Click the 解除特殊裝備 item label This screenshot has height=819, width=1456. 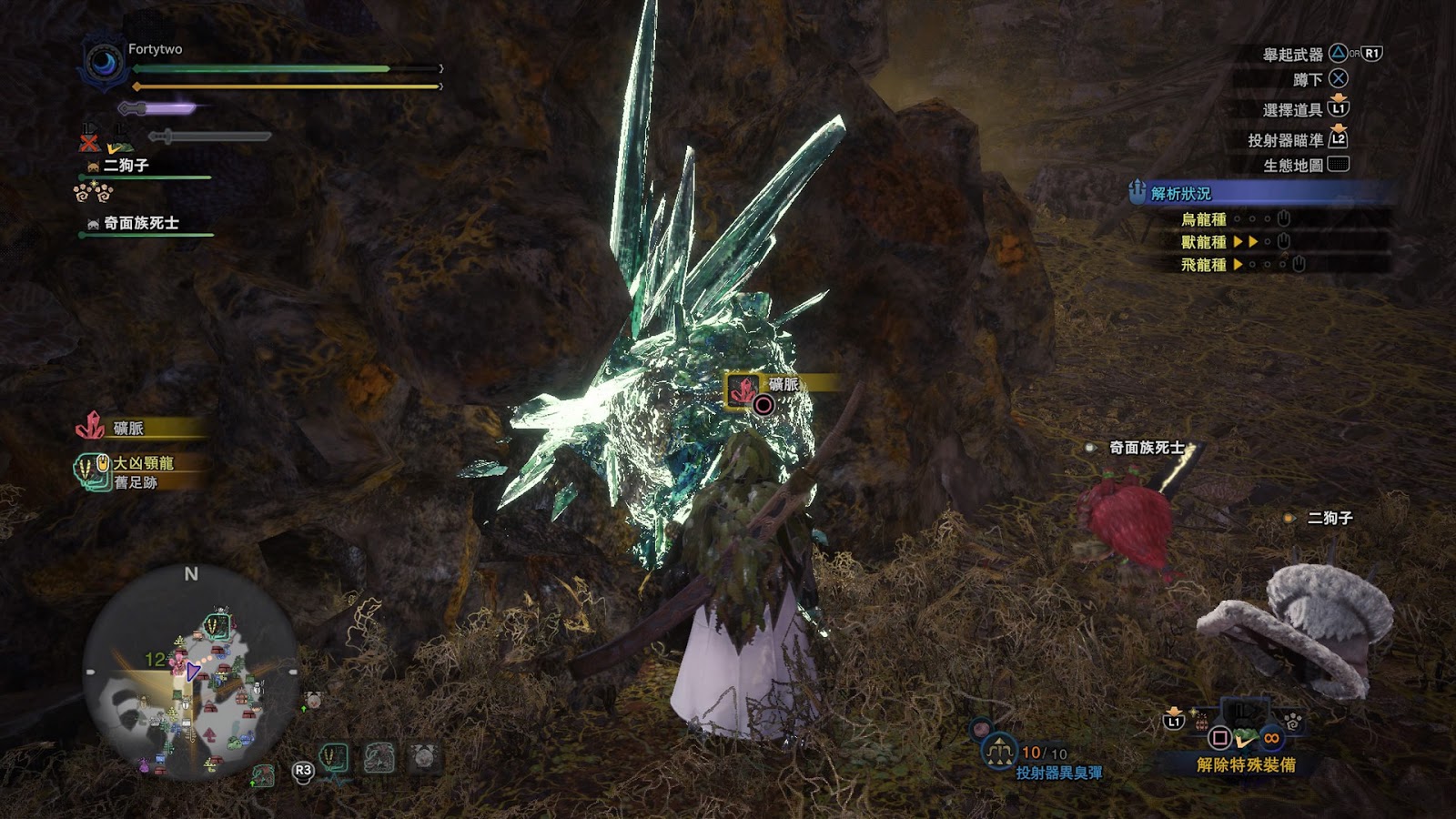tap(1245, 765)
